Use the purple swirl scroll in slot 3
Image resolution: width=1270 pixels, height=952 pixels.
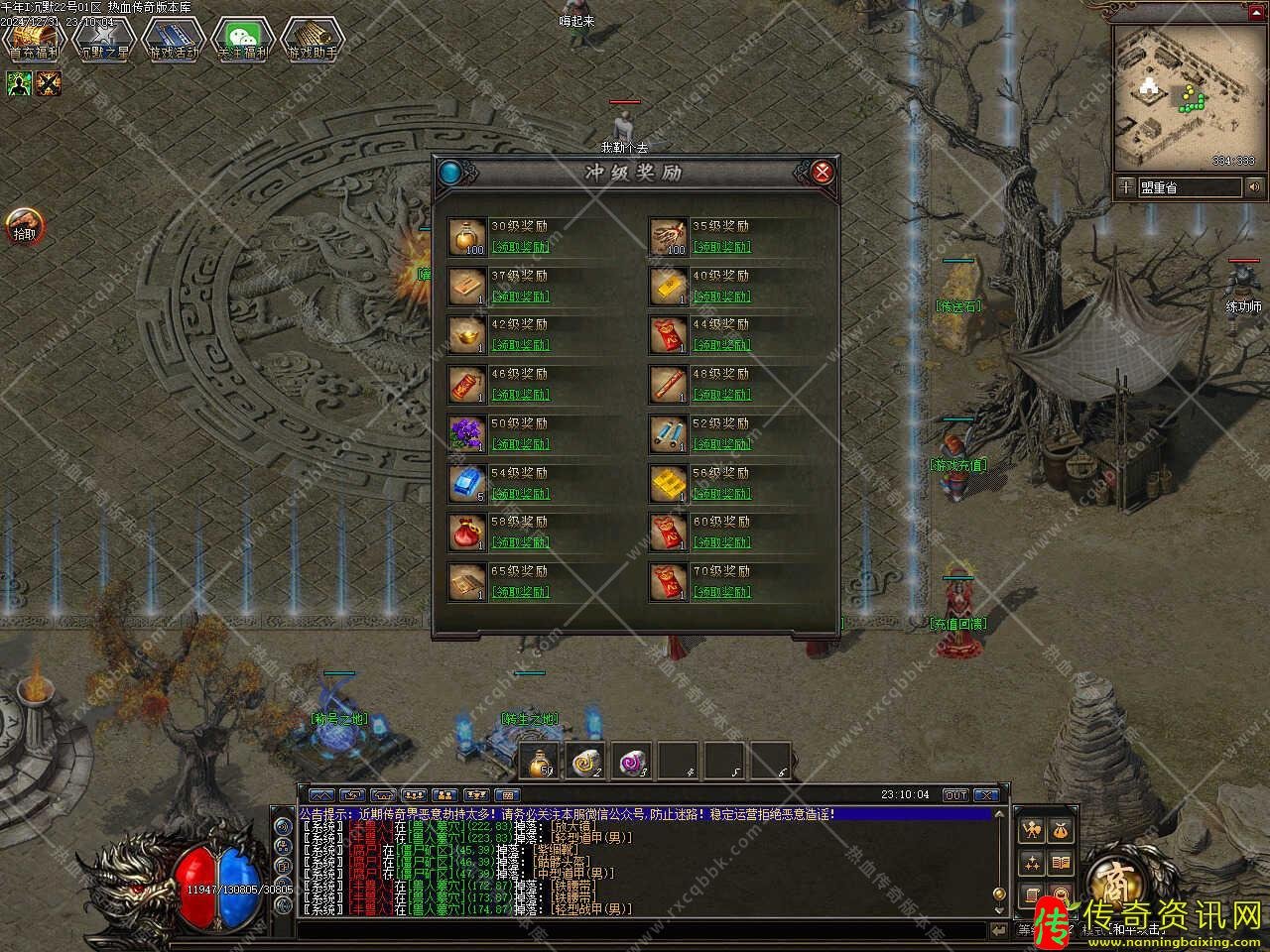click(x=633, y=762)
